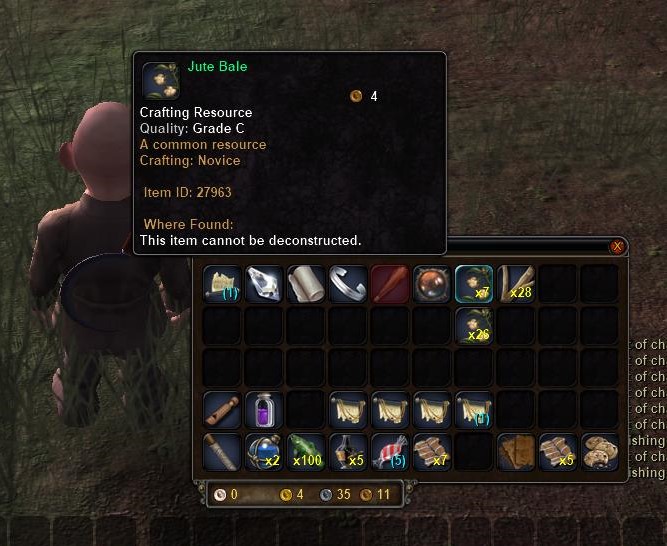Select the rolled parchment scroll item
This screenshot has height=546, width=667.
pos(306,283)
